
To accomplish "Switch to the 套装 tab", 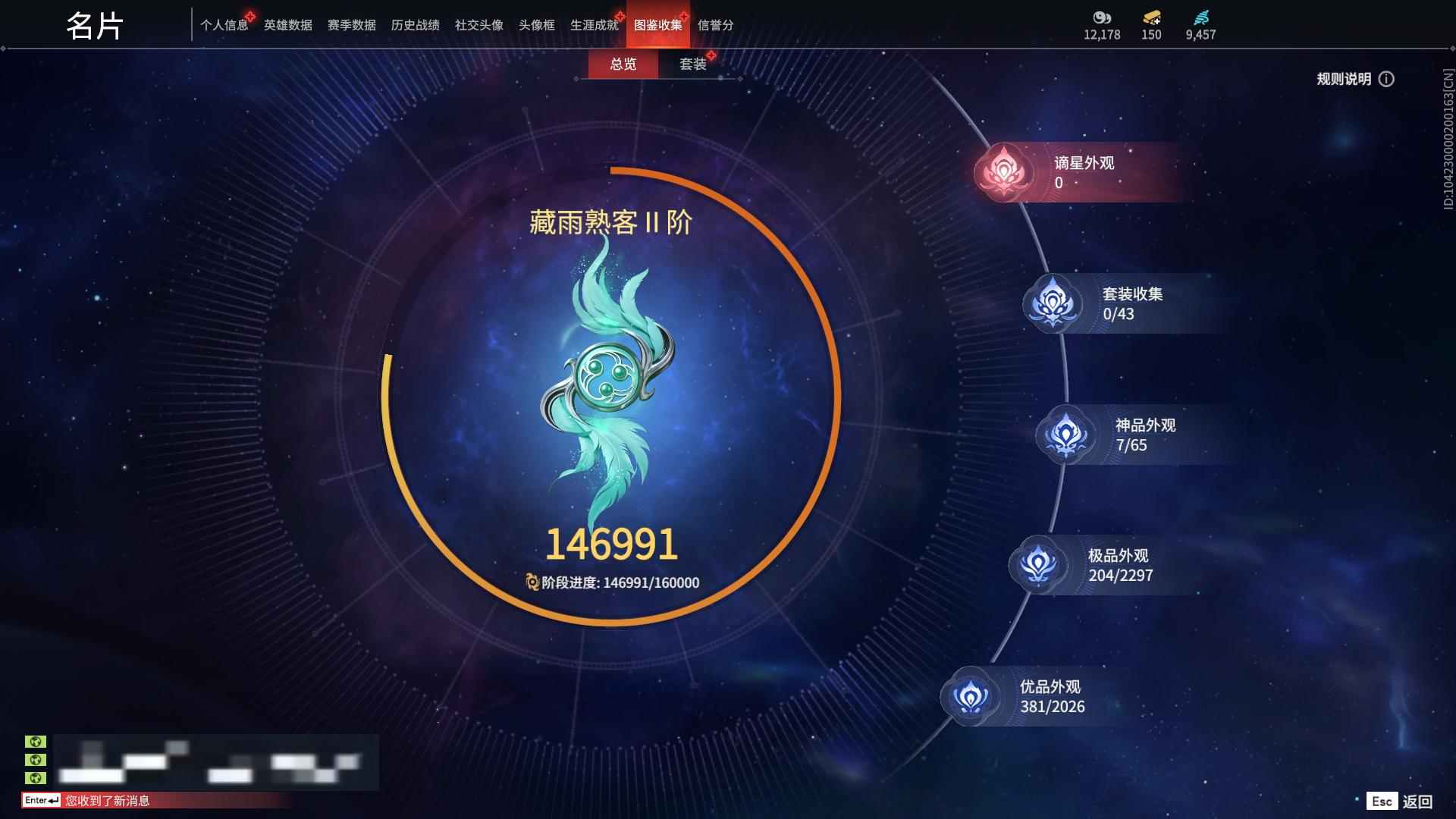I will pos(695,65).
